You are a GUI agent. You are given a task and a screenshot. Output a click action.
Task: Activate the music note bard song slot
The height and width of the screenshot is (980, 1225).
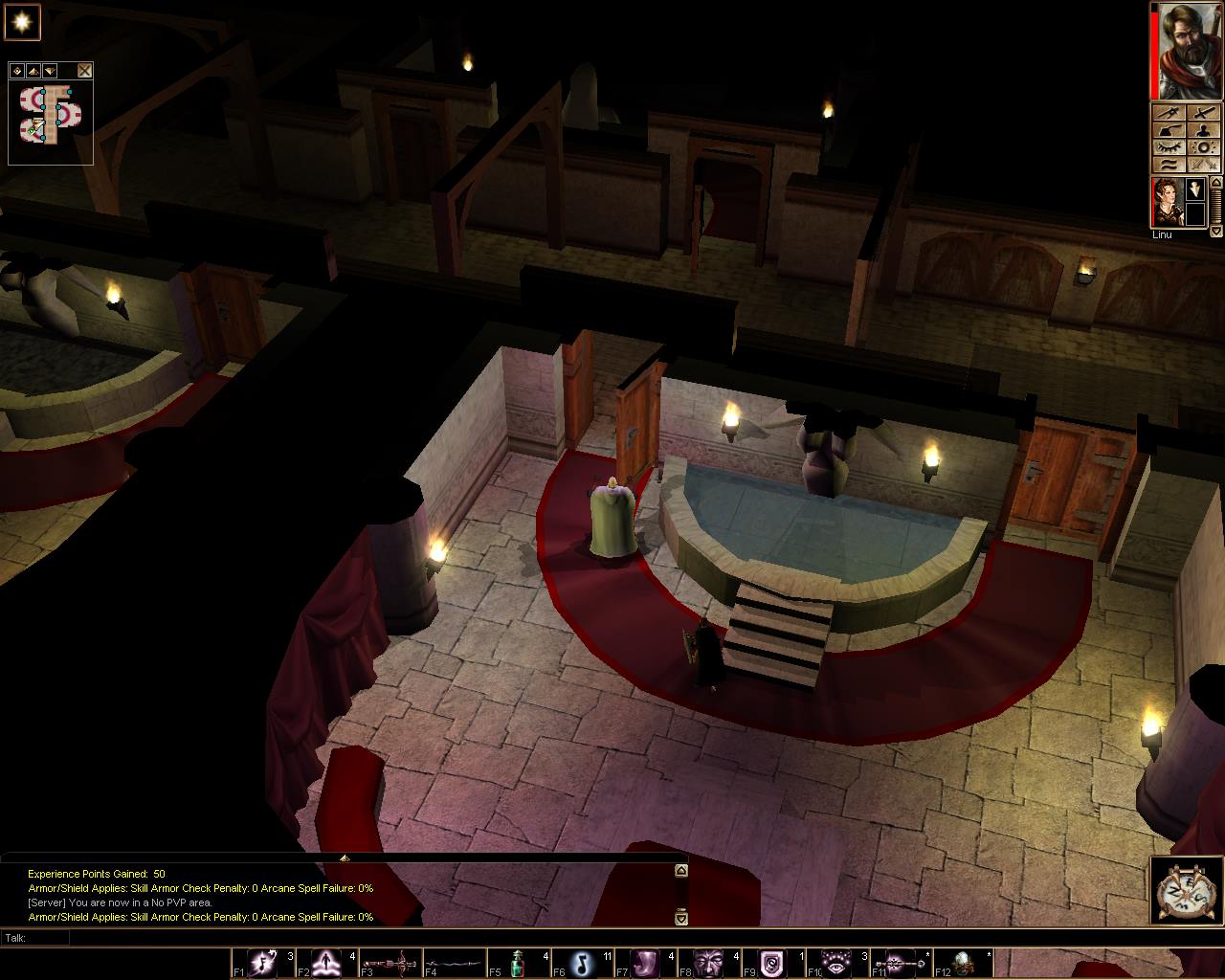[582, 962]
